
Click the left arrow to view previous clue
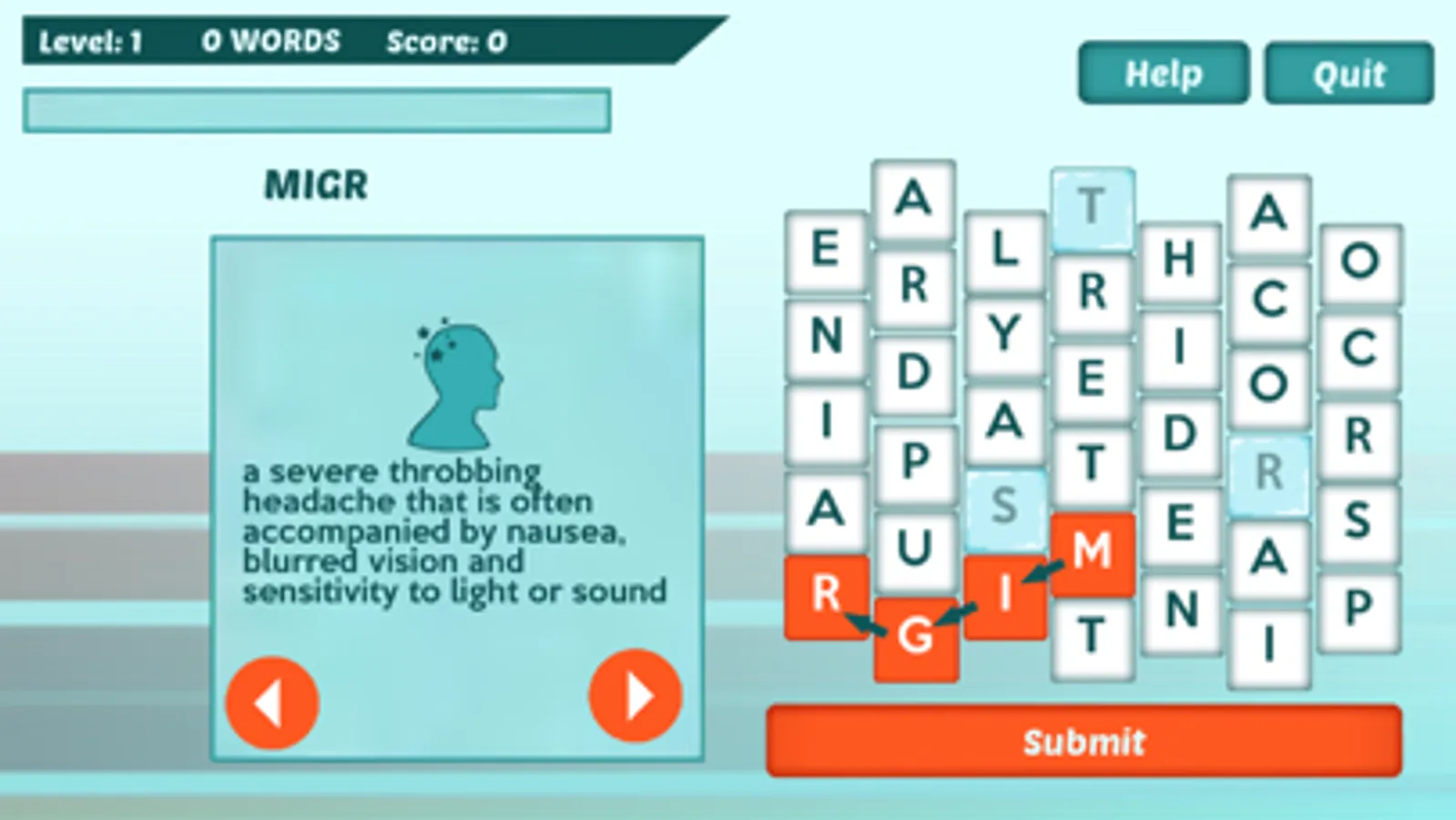tap(272, 702)
